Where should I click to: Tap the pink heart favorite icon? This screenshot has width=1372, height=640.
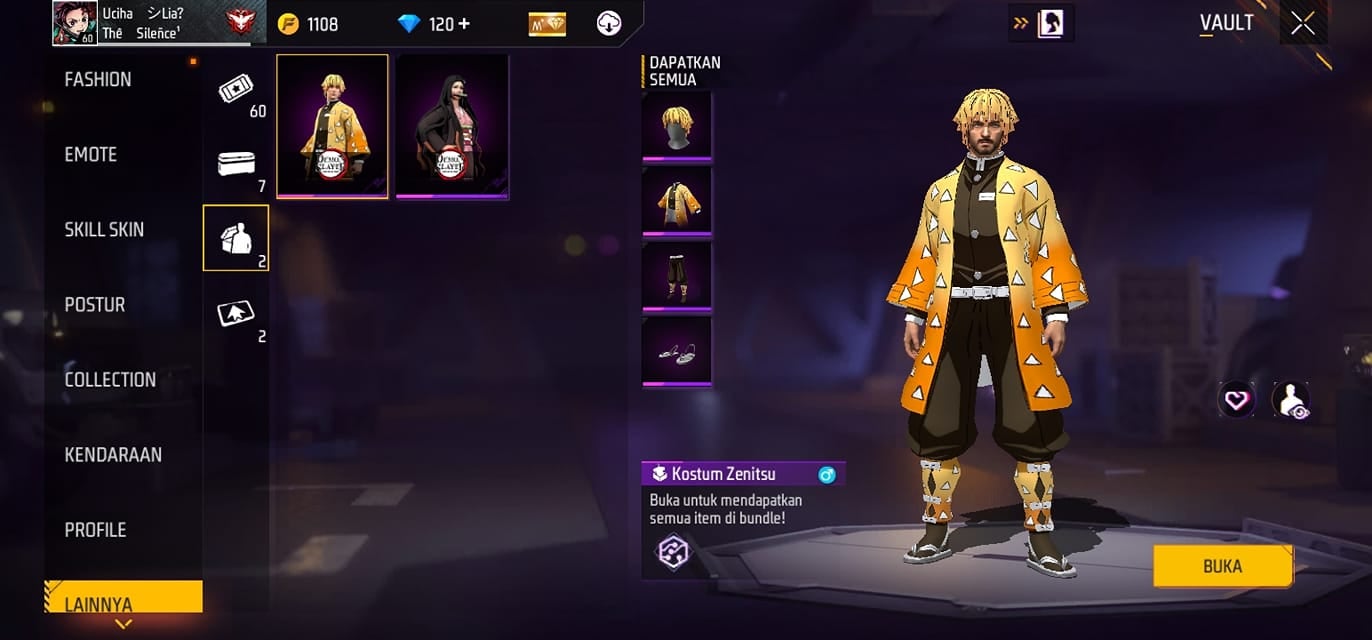pos(1237,400)
